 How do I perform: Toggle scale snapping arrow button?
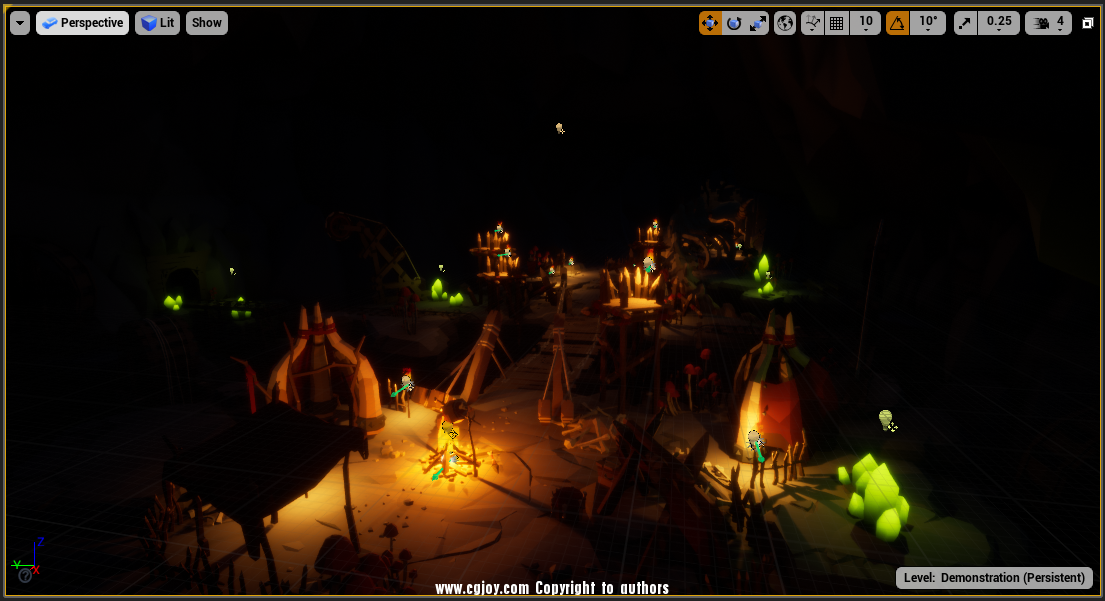point(965,23)
